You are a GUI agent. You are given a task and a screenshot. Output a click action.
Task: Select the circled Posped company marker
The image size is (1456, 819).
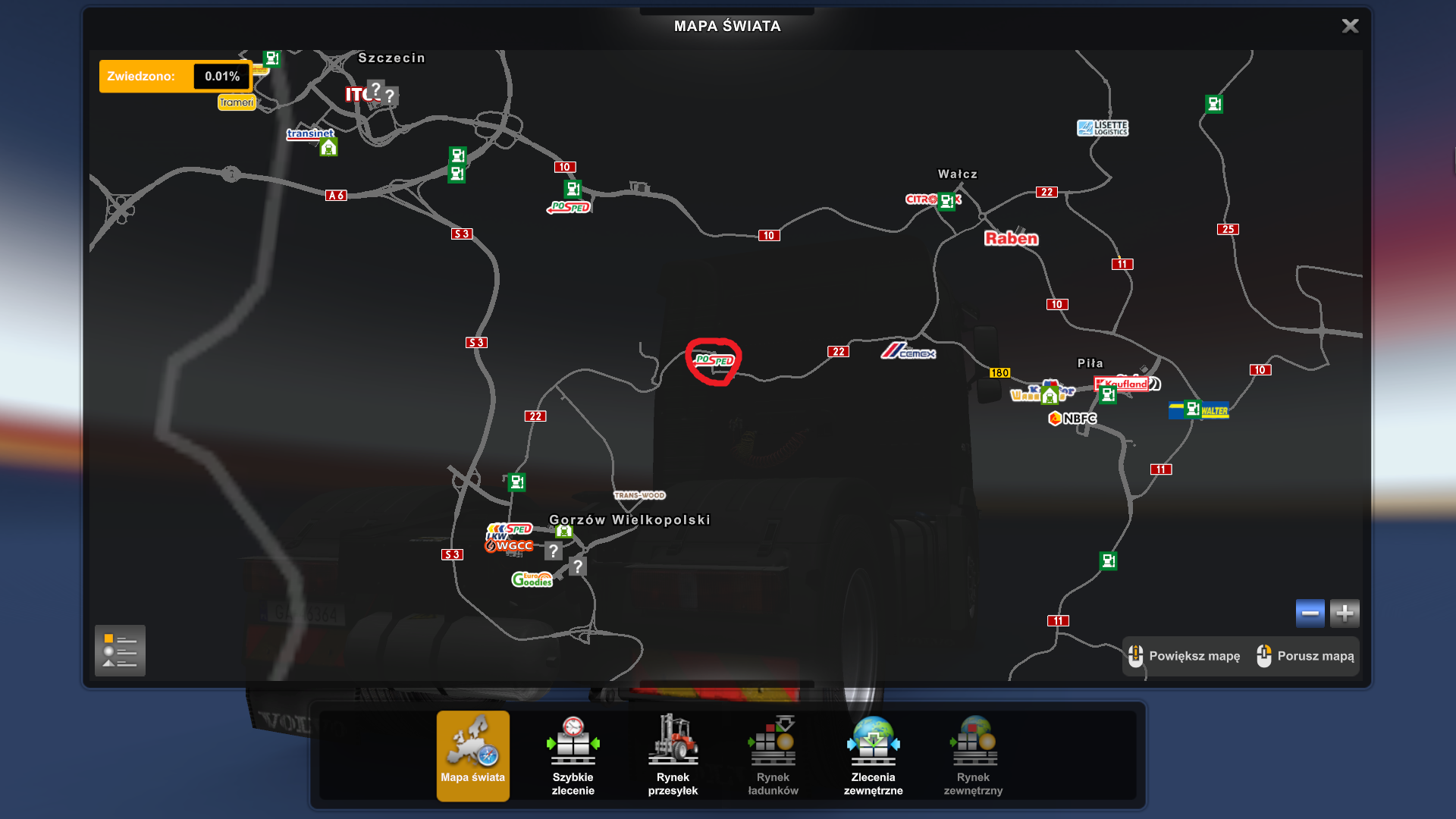click(714, 360)
